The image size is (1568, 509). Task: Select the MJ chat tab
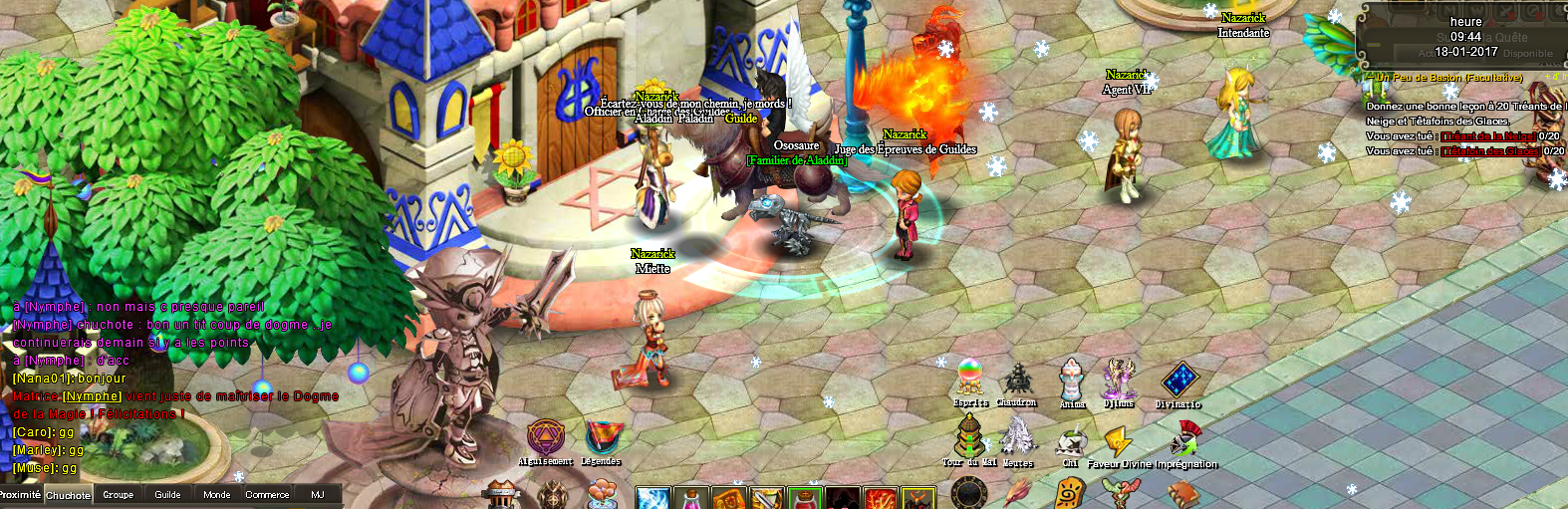tap(318, 495)
